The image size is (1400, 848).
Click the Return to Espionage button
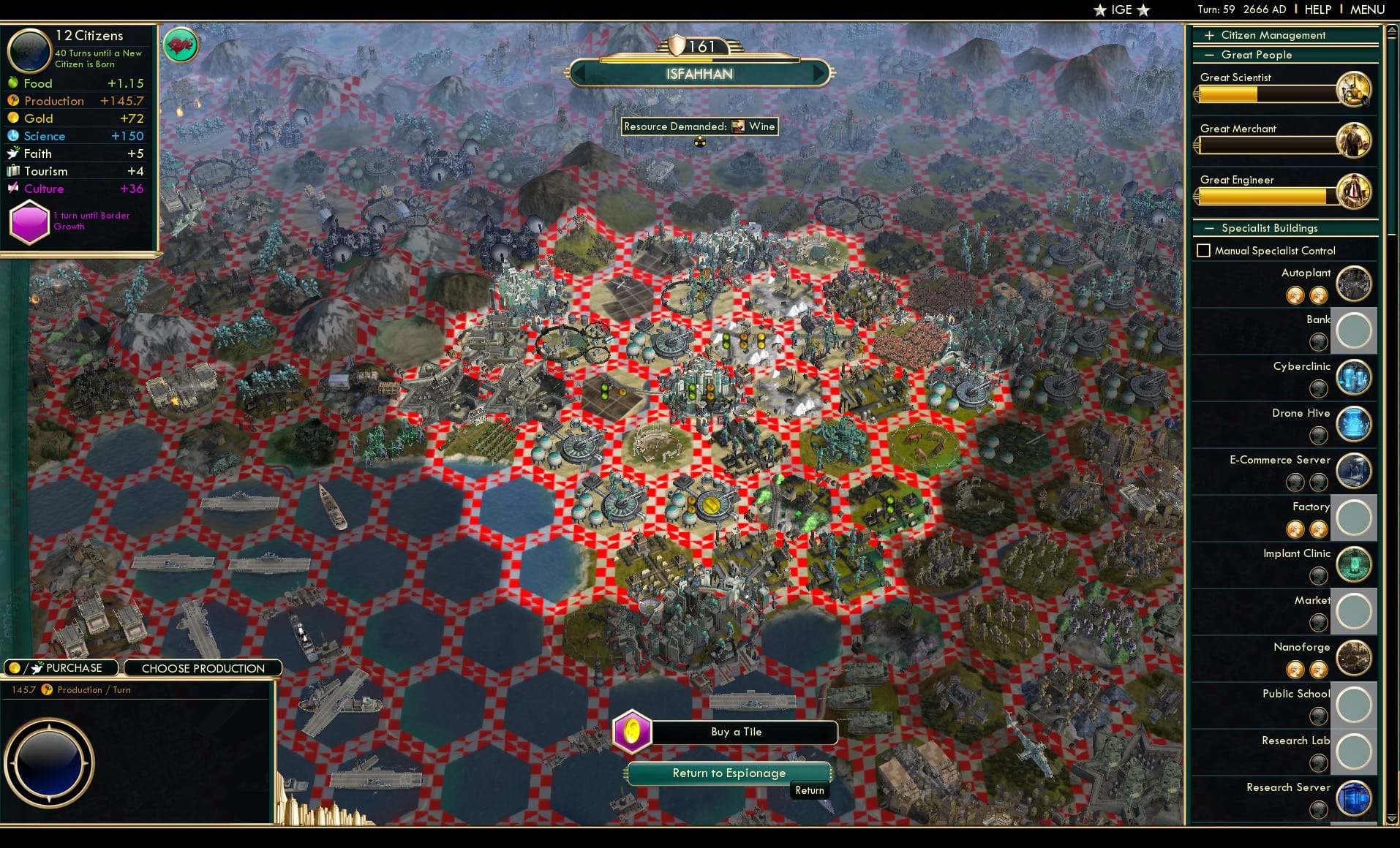[x=729, y=773]
